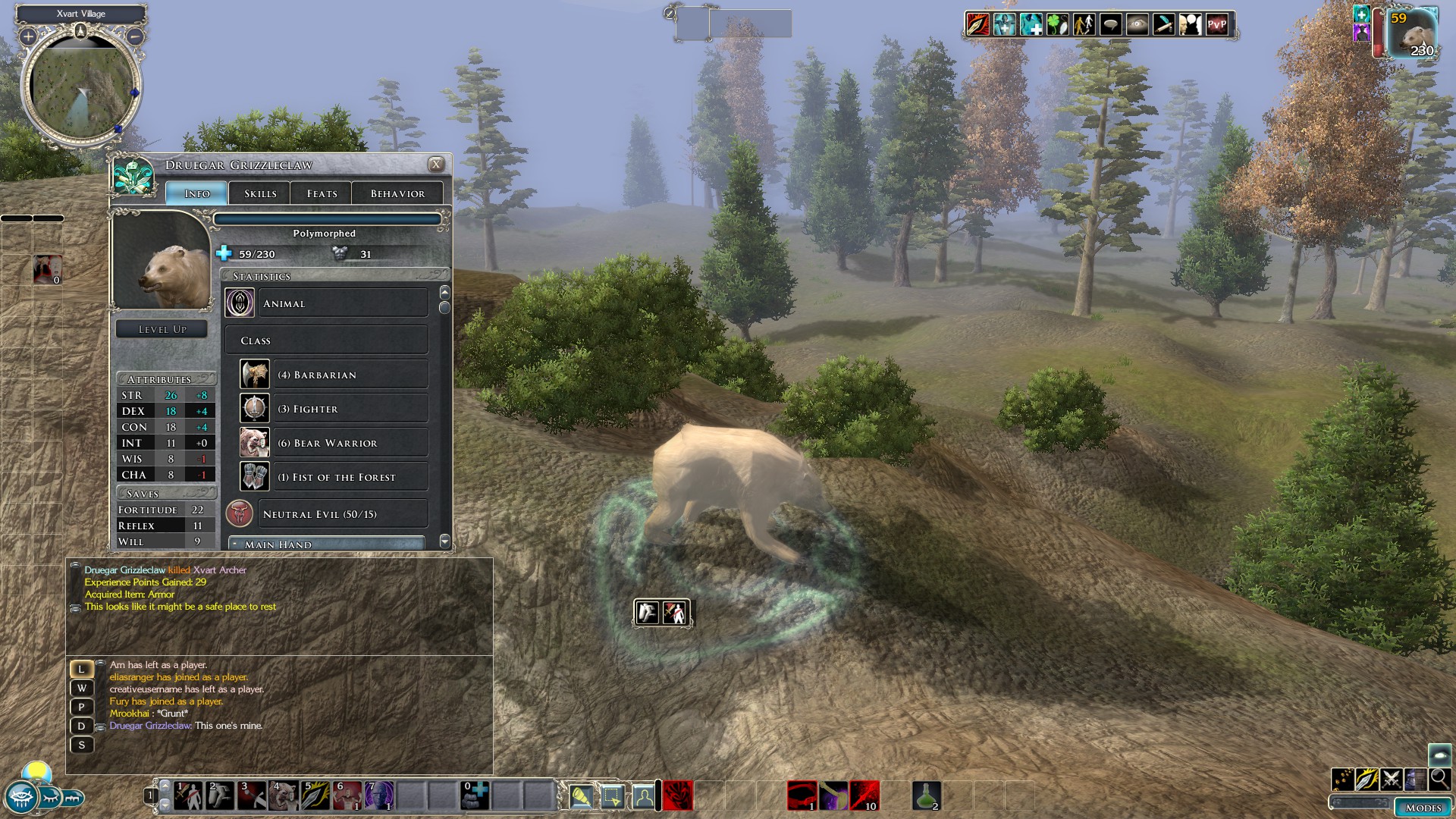Toggle the PvP icon
Viewport: 1456px width, 819px height.
click(1216, 24)
